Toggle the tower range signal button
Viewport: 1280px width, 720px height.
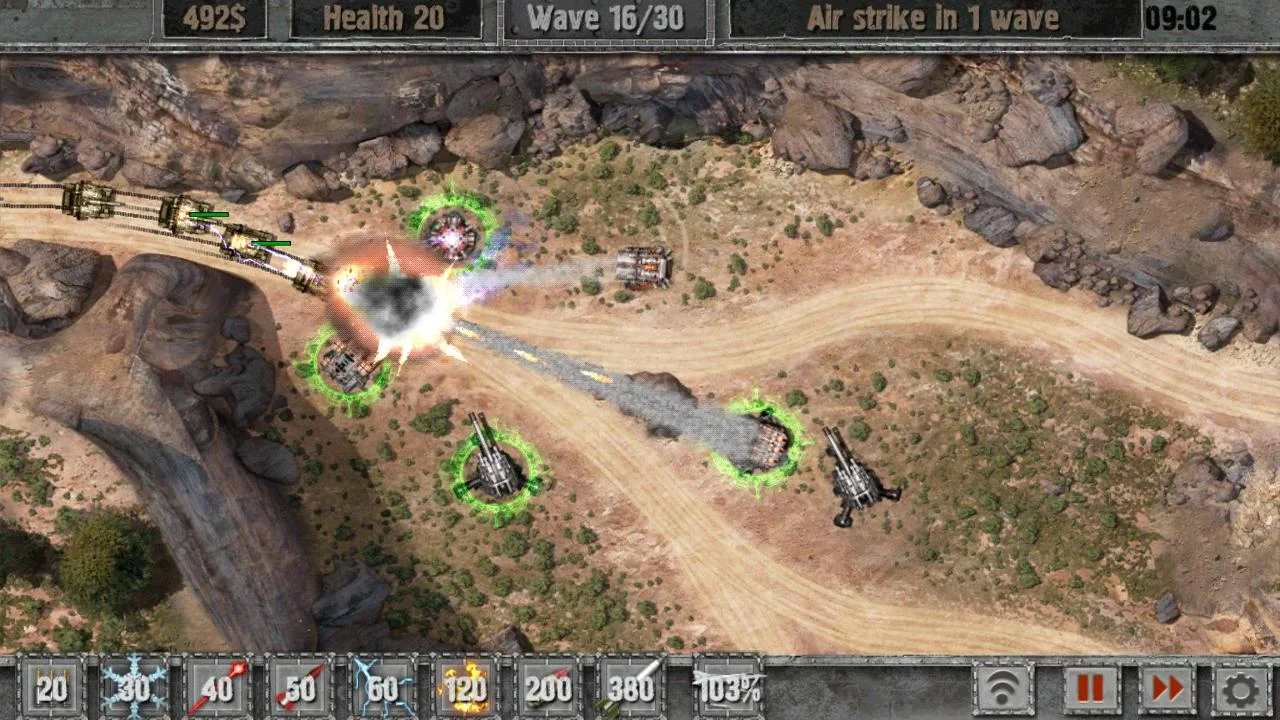1003,688
